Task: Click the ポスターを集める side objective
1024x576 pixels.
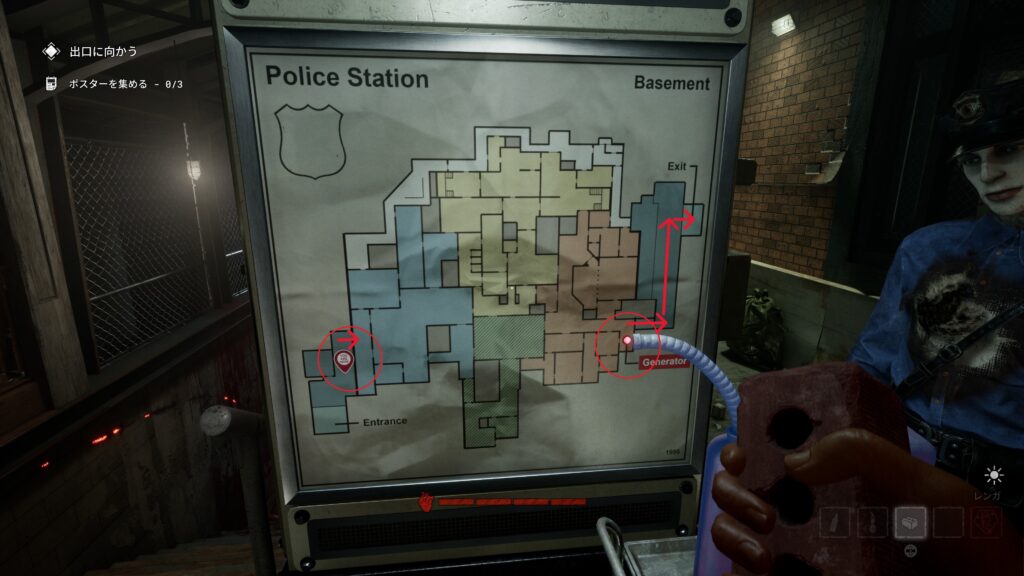Action: [x=125, y=85]
